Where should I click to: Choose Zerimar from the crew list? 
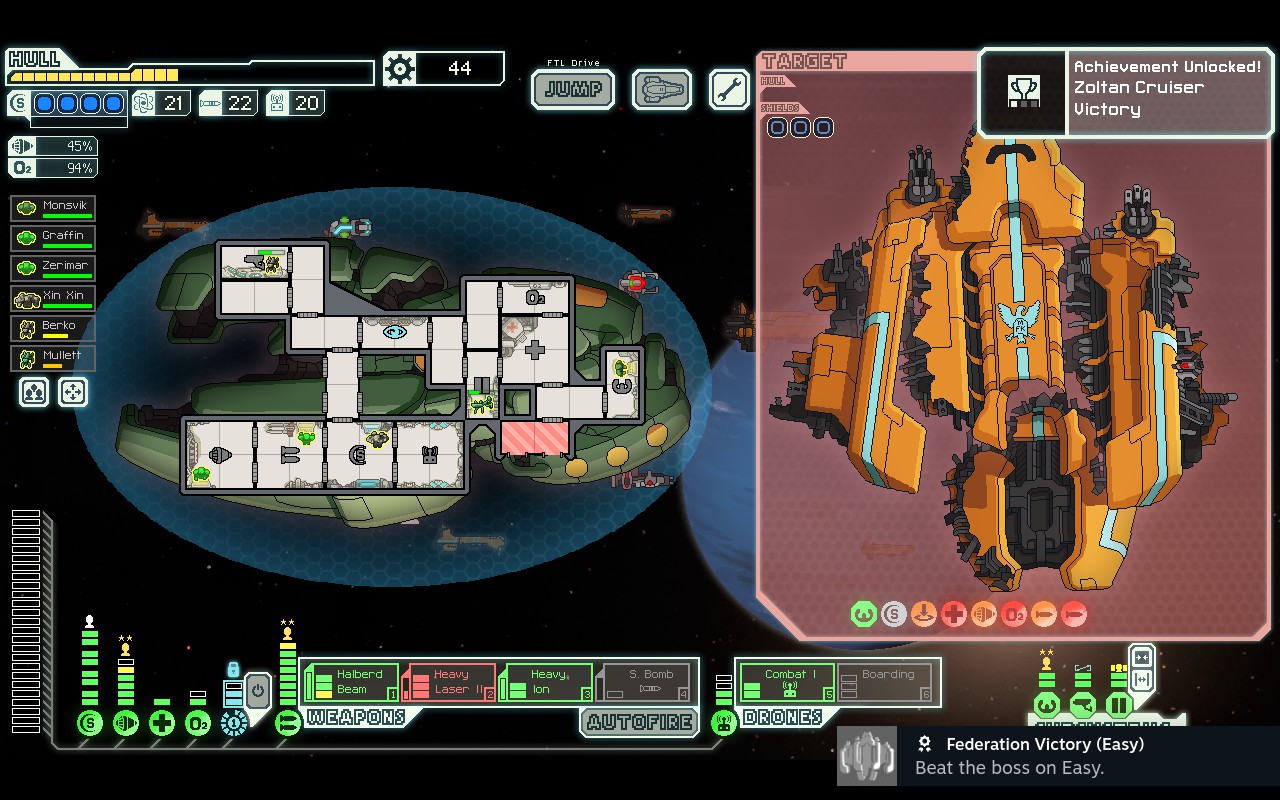coord(54,268)
